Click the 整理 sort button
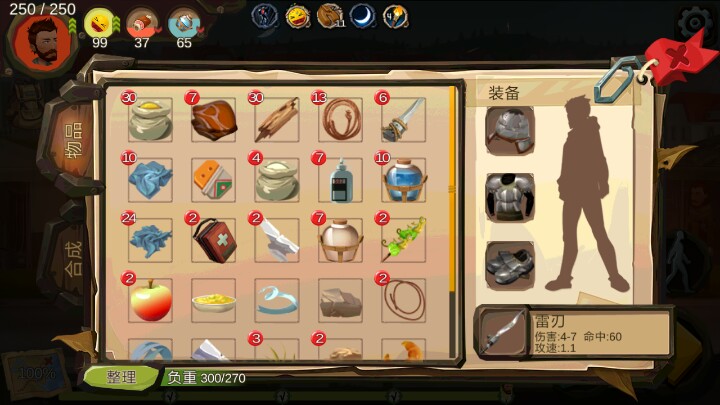Image resolution: width=720 pixels, height=405 pixels. (x=120, y=377)
